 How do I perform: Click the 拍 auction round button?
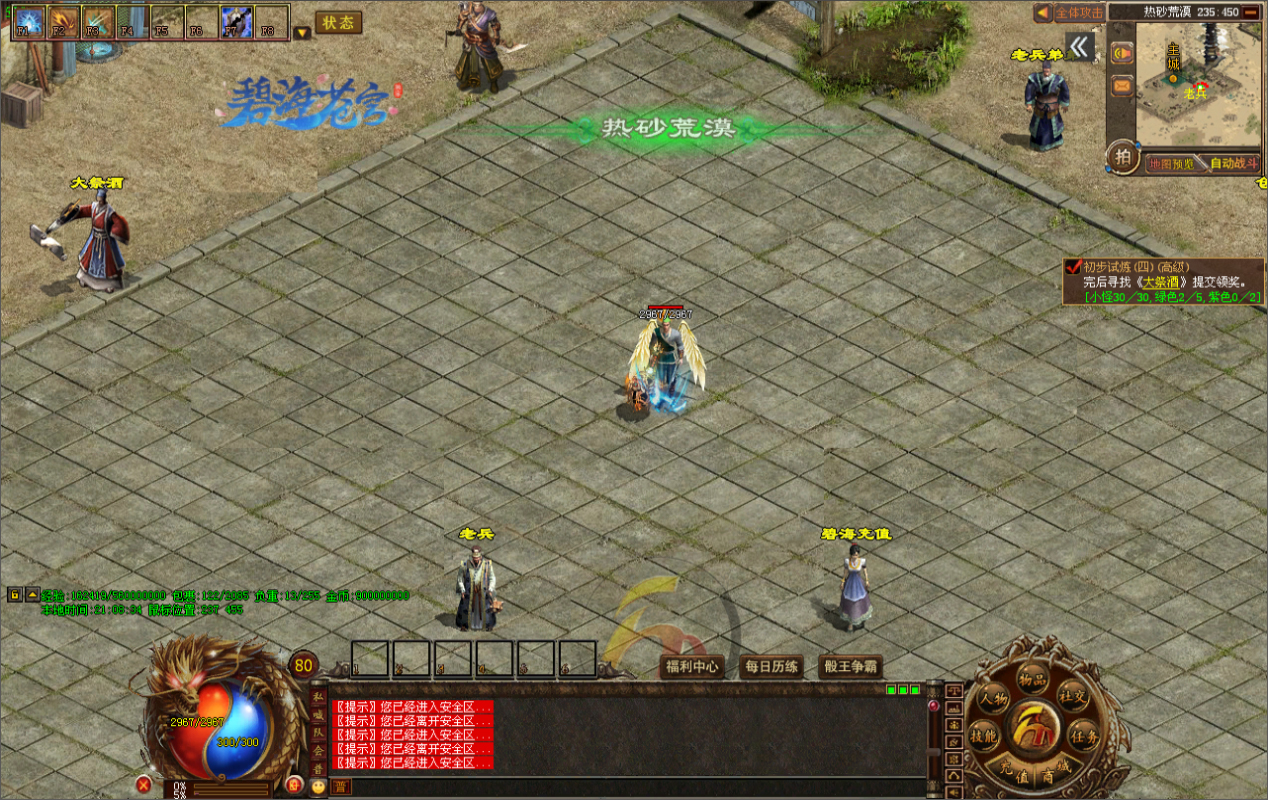(1123, 158)
